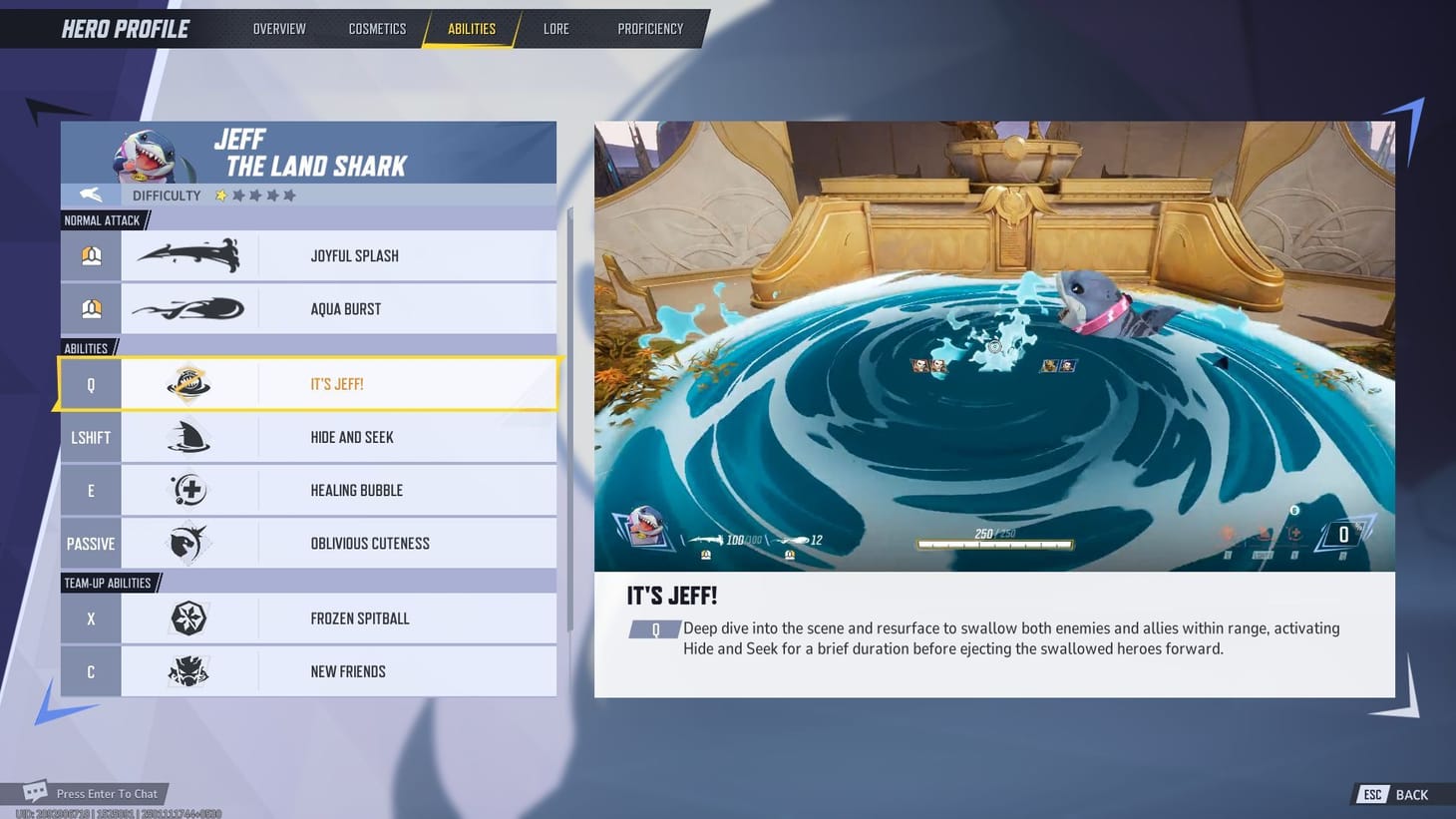Click the ESC Back button

(x=1393, y=794)
